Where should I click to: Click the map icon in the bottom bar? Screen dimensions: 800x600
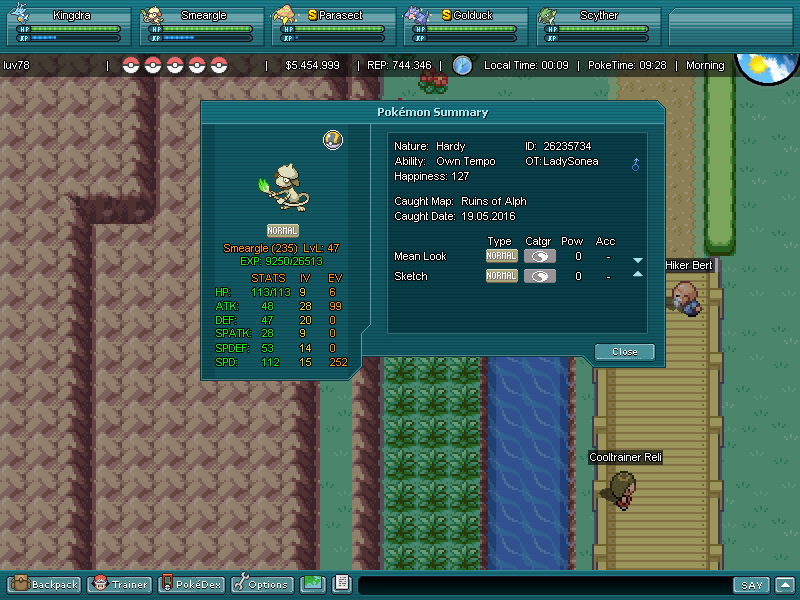[x=313, y=584]
